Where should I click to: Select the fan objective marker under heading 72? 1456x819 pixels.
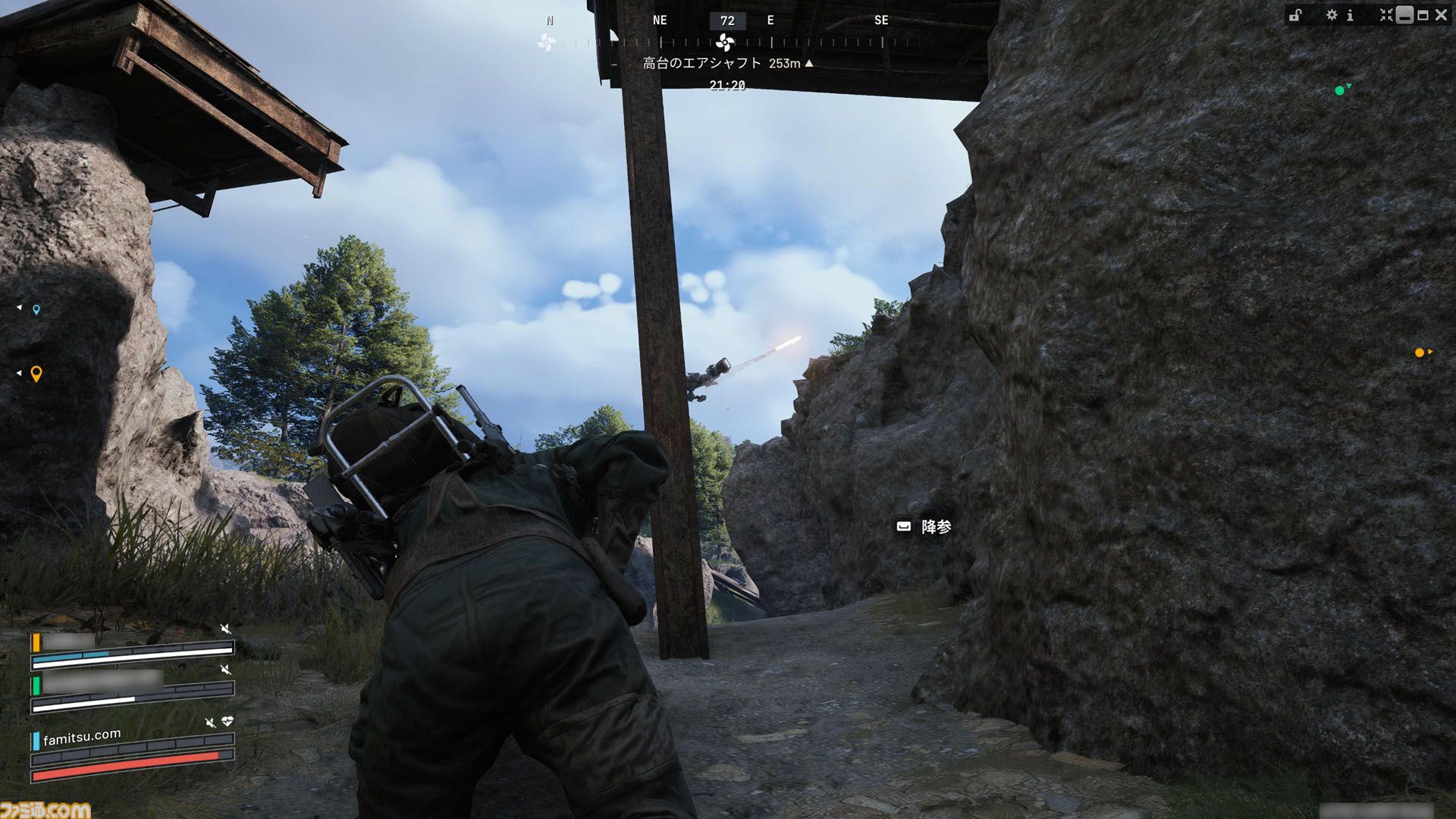click(x=726, y=42)
